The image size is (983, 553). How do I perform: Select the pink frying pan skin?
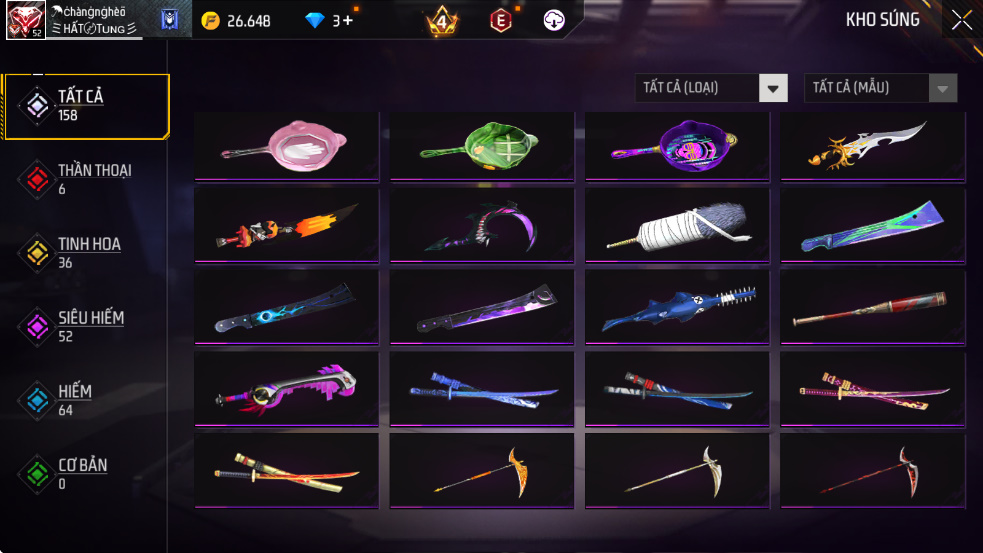pos(286,146)
